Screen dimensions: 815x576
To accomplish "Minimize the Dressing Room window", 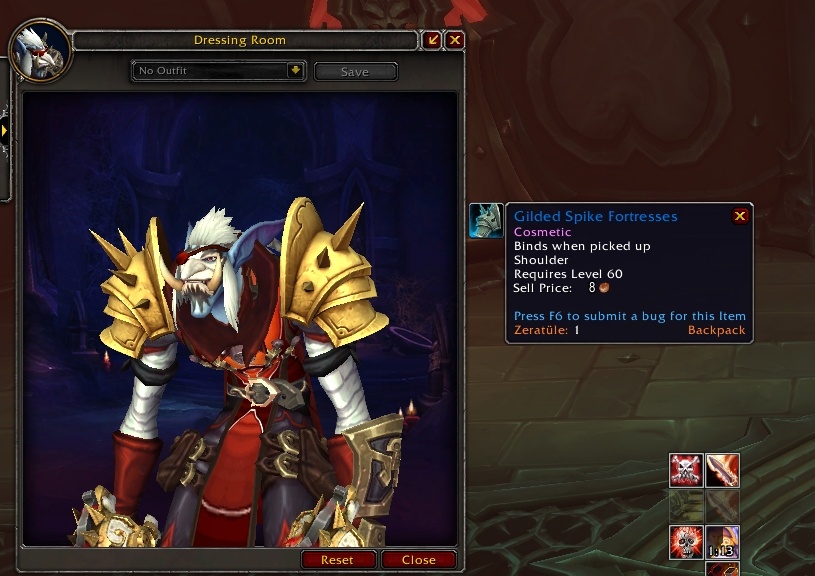I will (x=433, y=40).
